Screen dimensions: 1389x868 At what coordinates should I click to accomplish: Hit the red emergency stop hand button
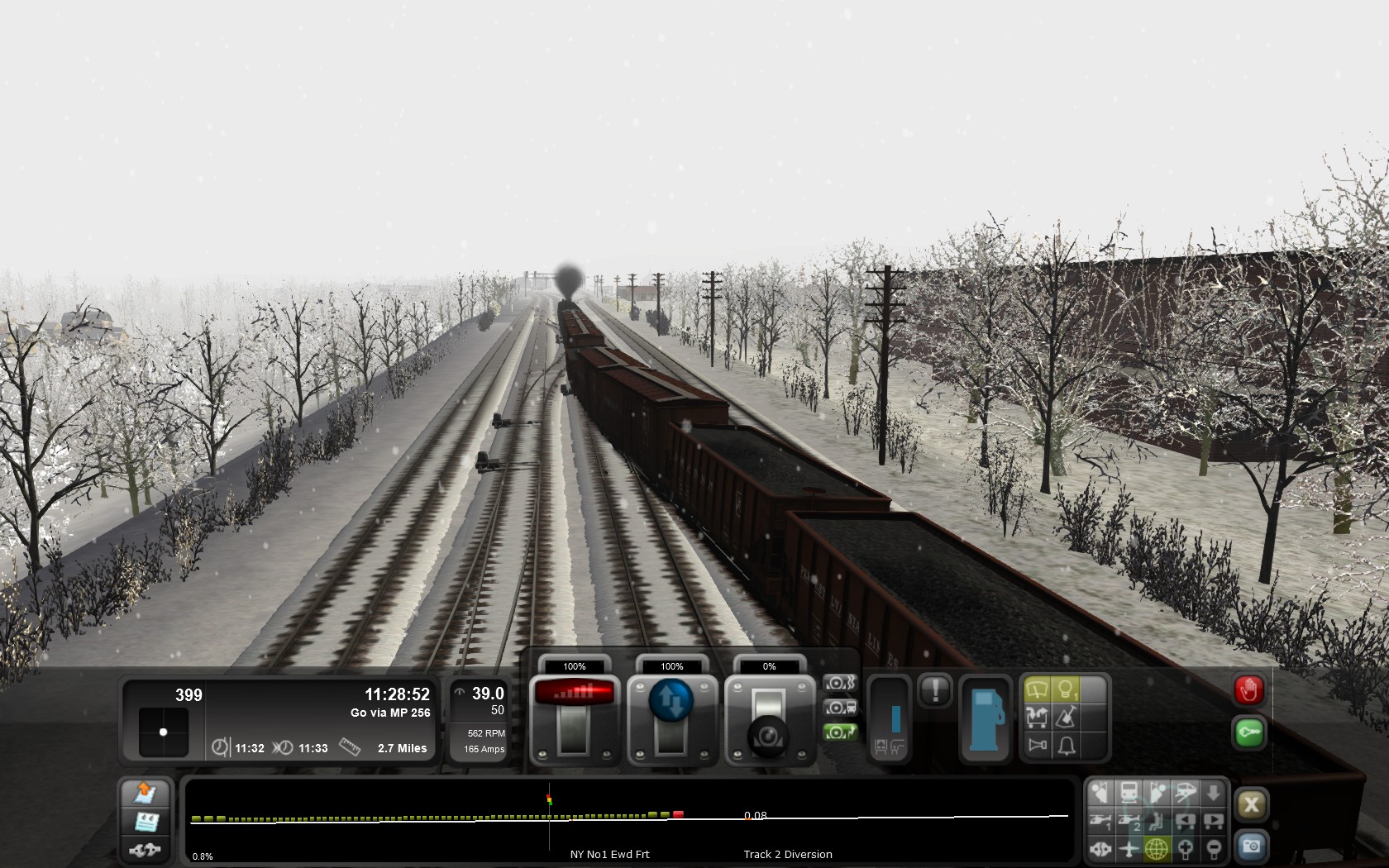click(1248, 689)
